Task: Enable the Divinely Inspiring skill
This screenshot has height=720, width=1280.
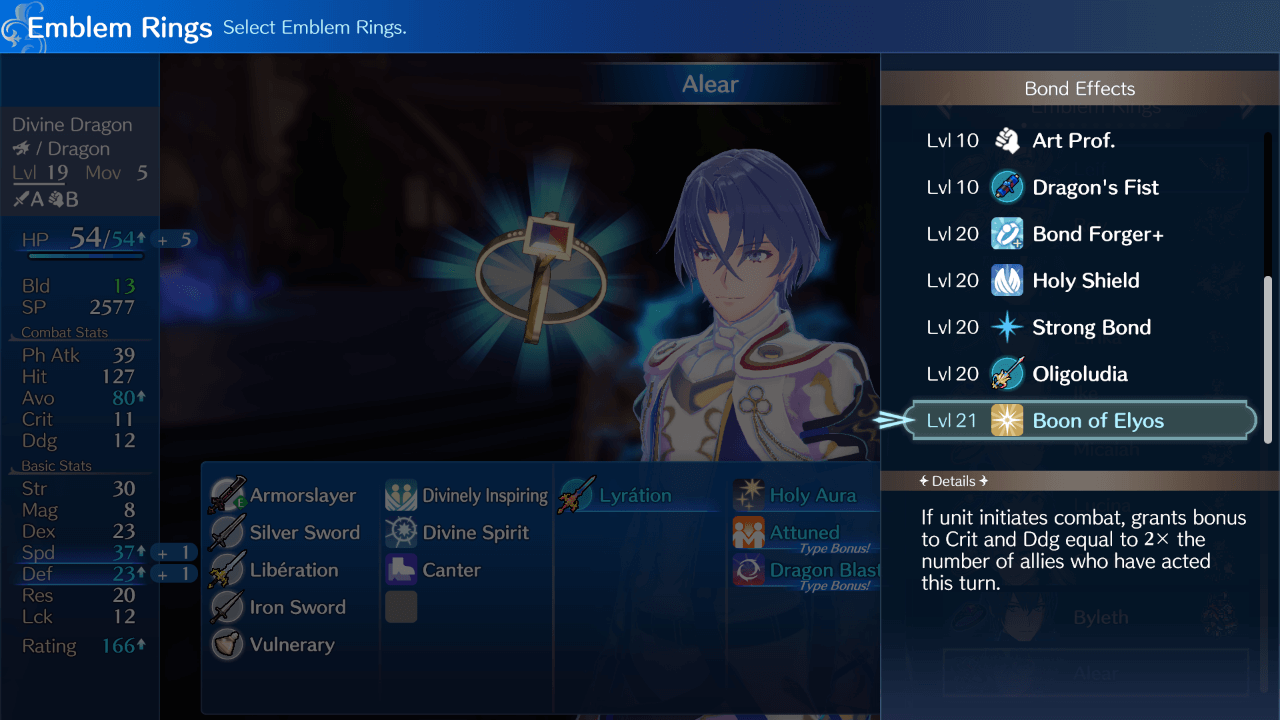Action: pos(400,494)
